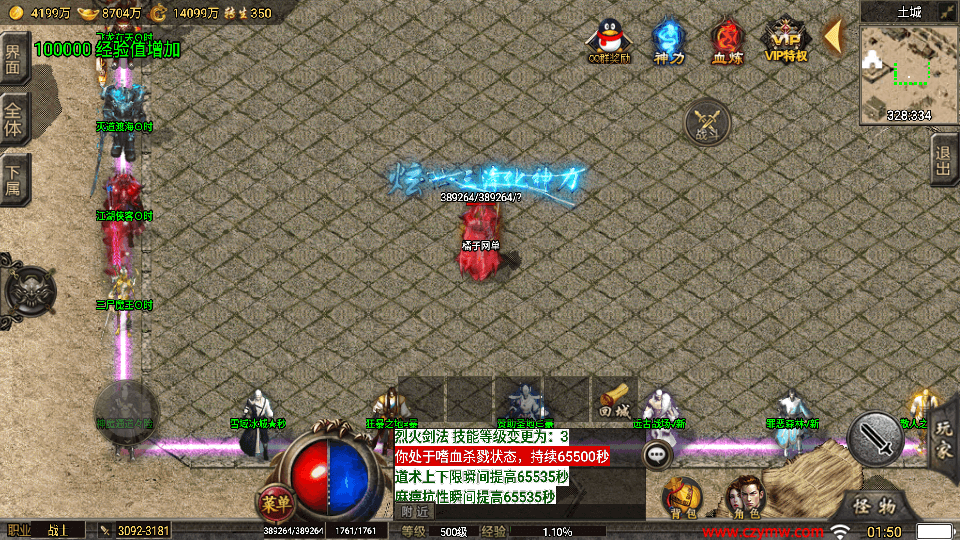Switch to the 怪物 monster target tab
Image resolution: width=960 pixels, height=540 pixels.
coord(878,507)
